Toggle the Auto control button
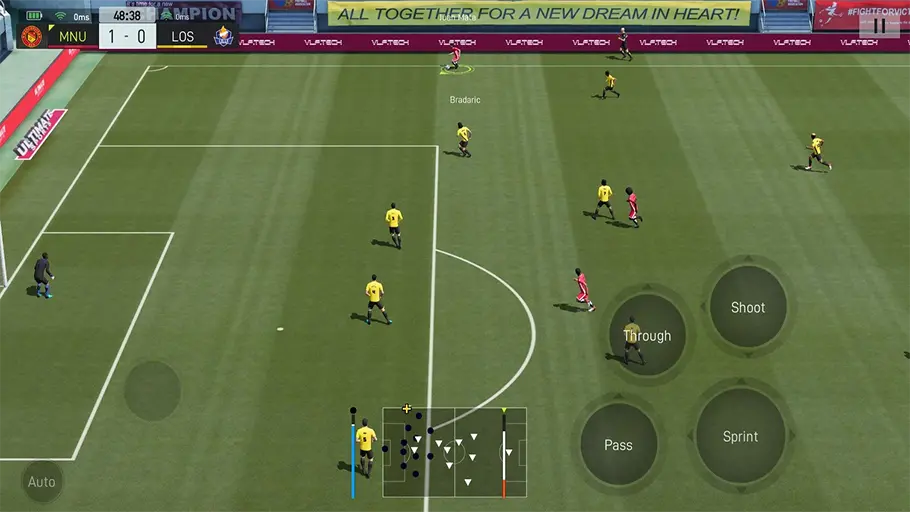This screenshot has width=910, height=512. (x=42, y=482)
